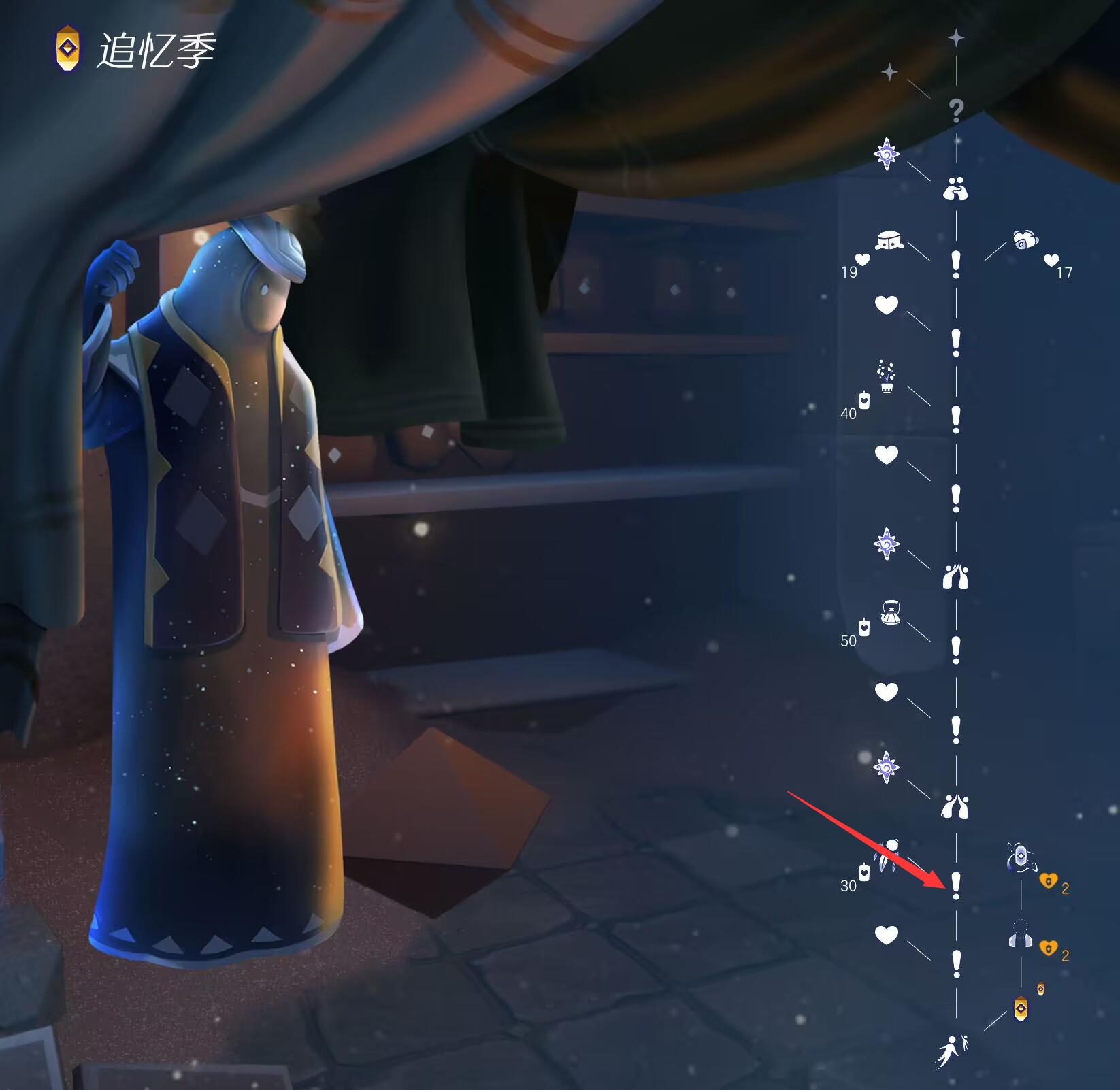The width and height of the screenshot is (1120, 1090).
Task: Click the exclamation node beside the 30-candle item
Action: pyautogui.click(x=956, y=885)
